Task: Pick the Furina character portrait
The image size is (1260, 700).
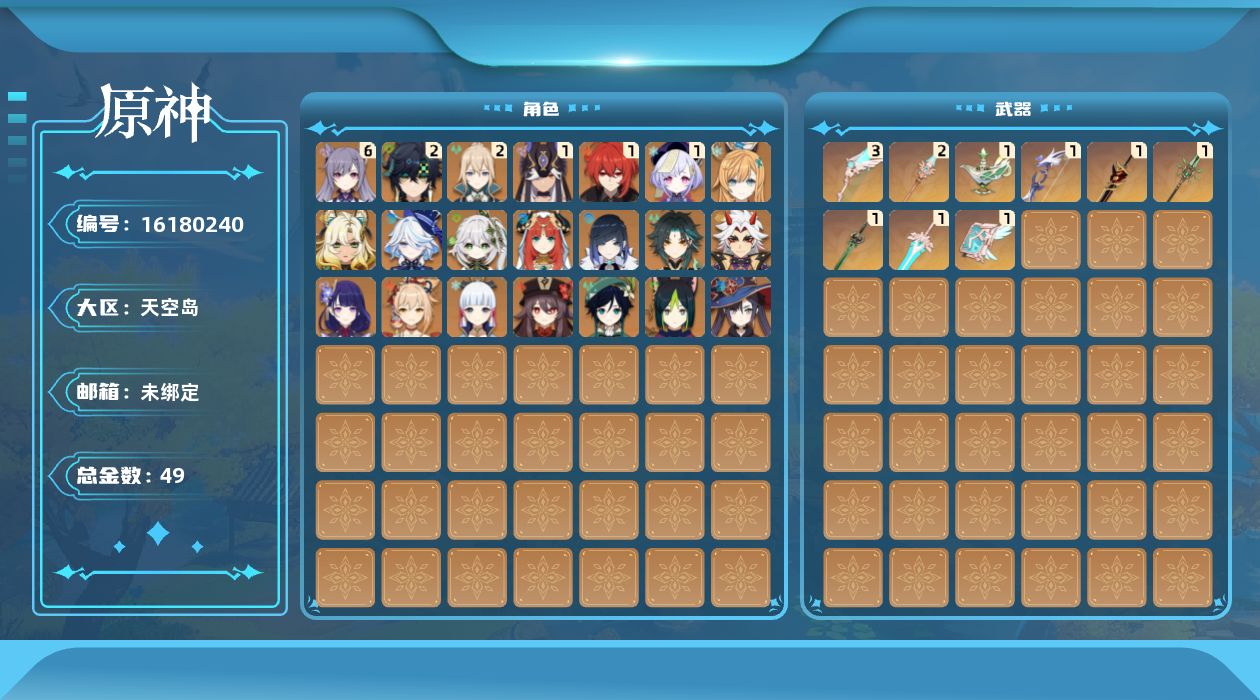Action: (412, 240)
